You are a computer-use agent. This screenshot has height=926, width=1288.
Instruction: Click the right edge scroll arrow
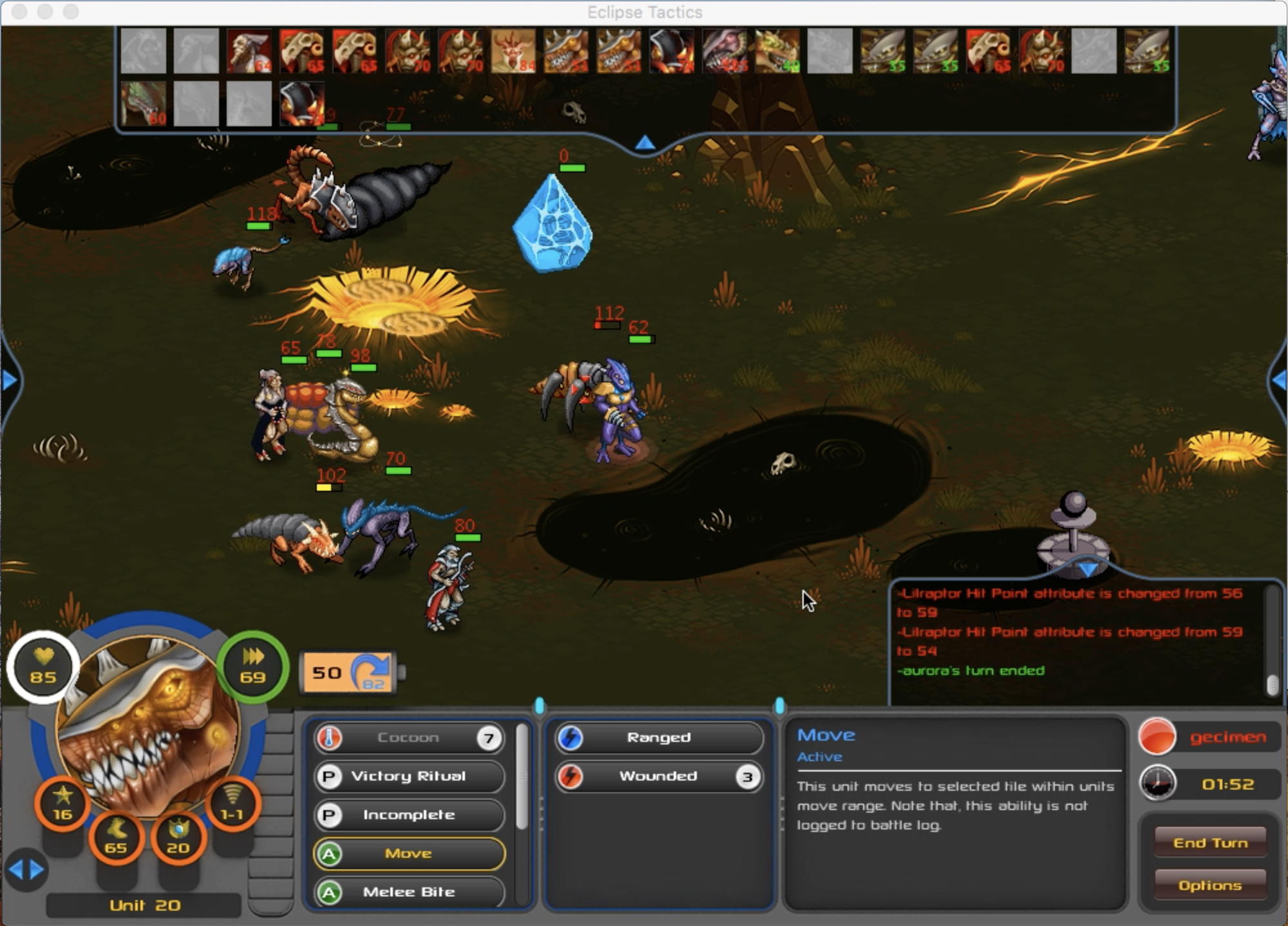click(x=1279, y=381)
